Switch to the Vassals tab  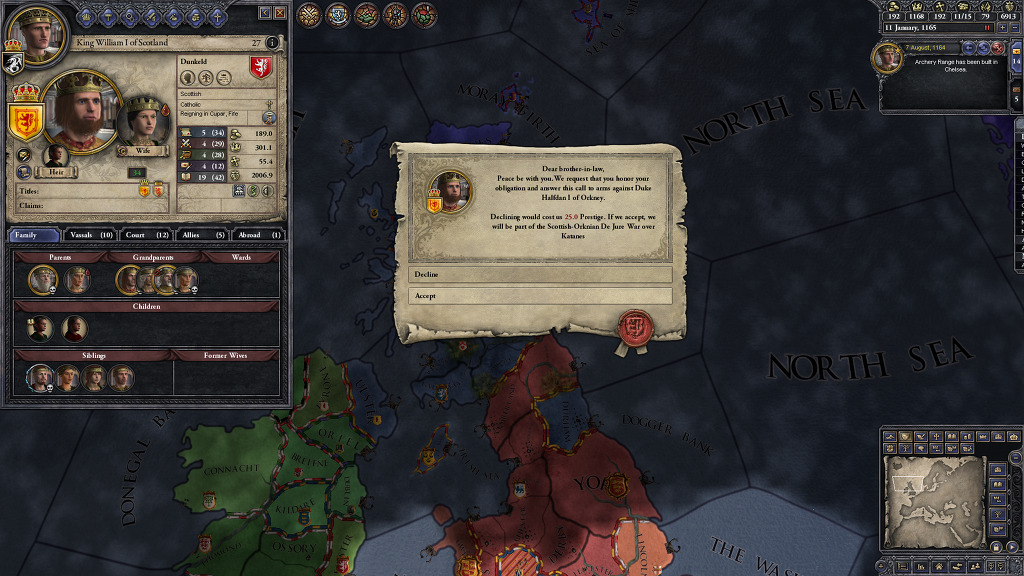(x=92, y=235)
